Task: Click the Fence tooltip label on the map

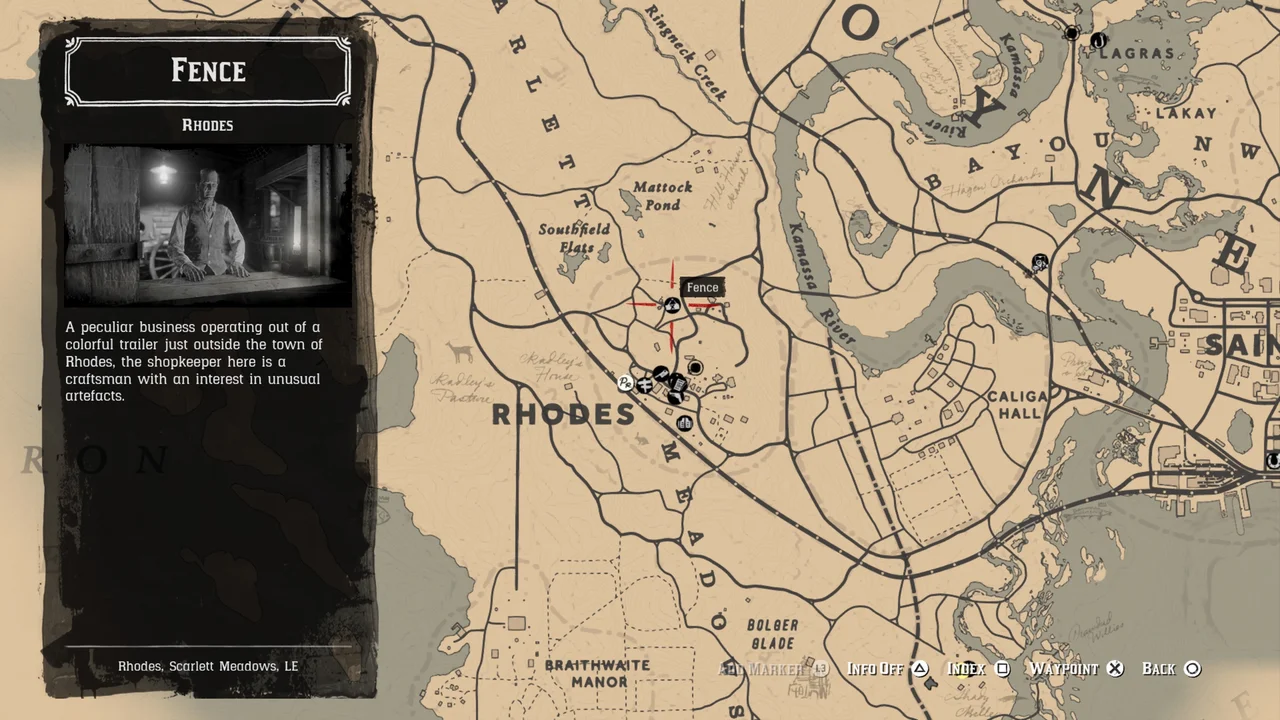Action: click(x=702, y=287)
